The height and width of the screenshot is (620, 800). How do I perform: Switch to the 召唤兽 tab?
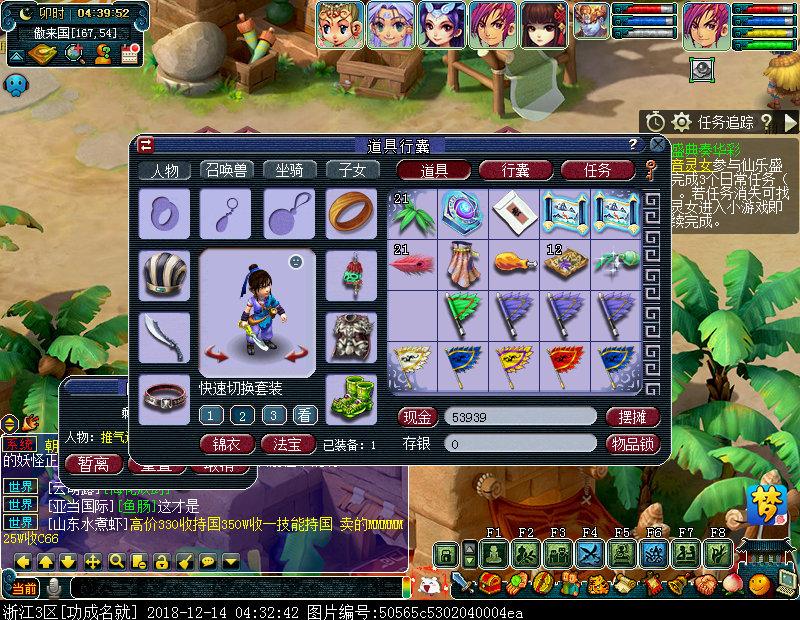(228, 170)
